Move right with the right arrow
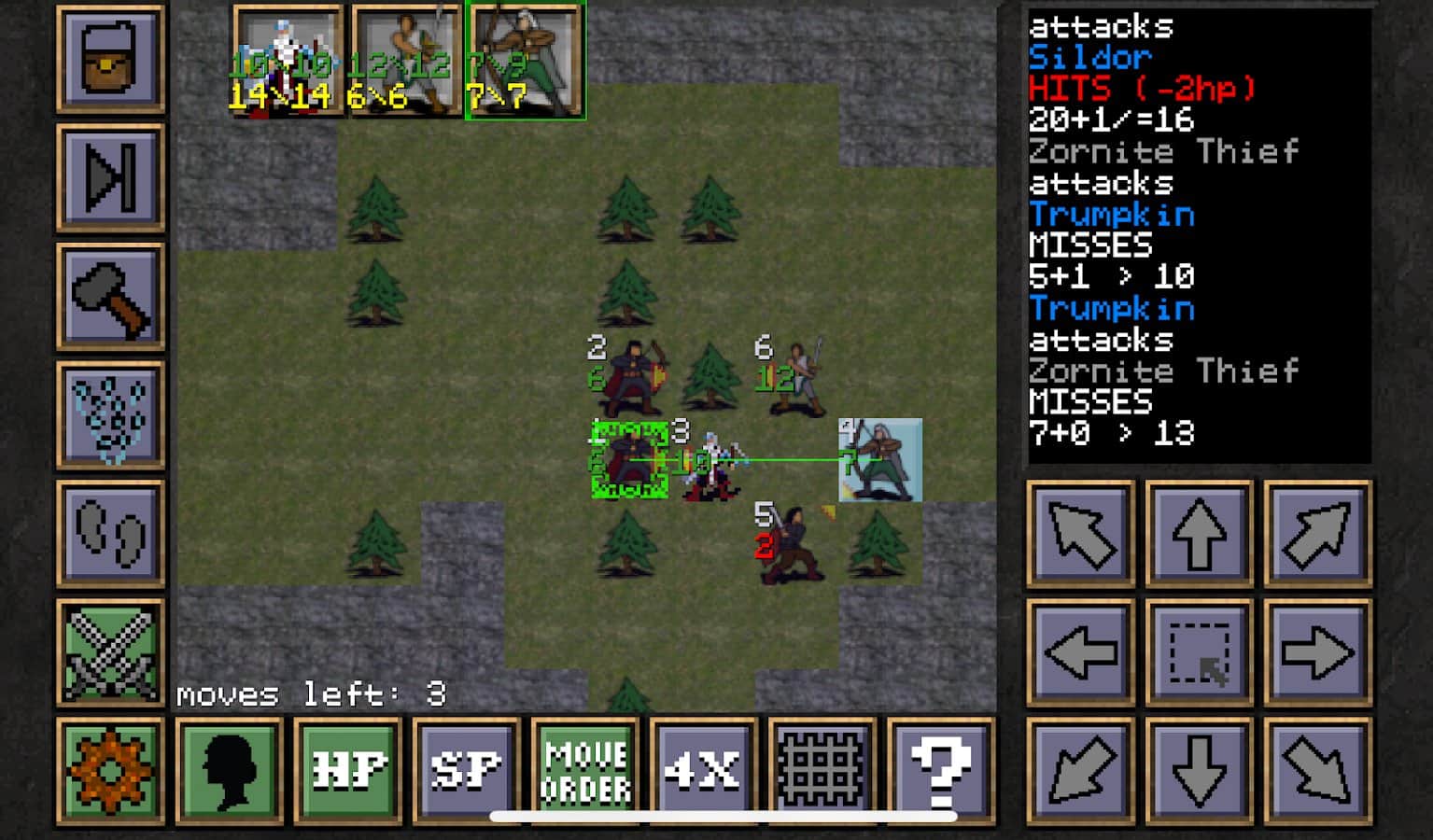The width and height of the screenshot is (1433, 840). coord(1317,652)
